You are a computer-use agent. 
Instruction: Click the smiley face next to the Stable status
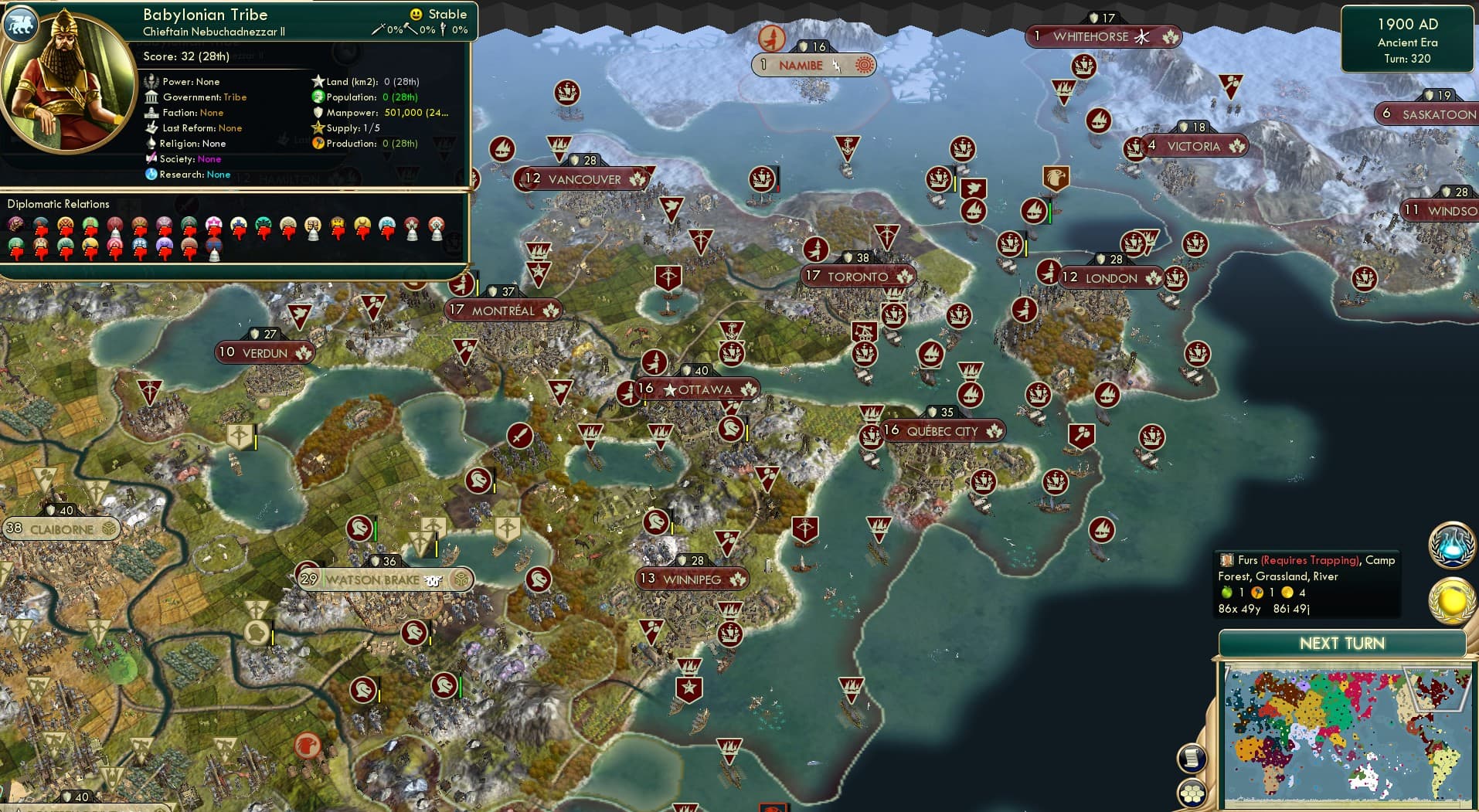click(x=416, y=14)
